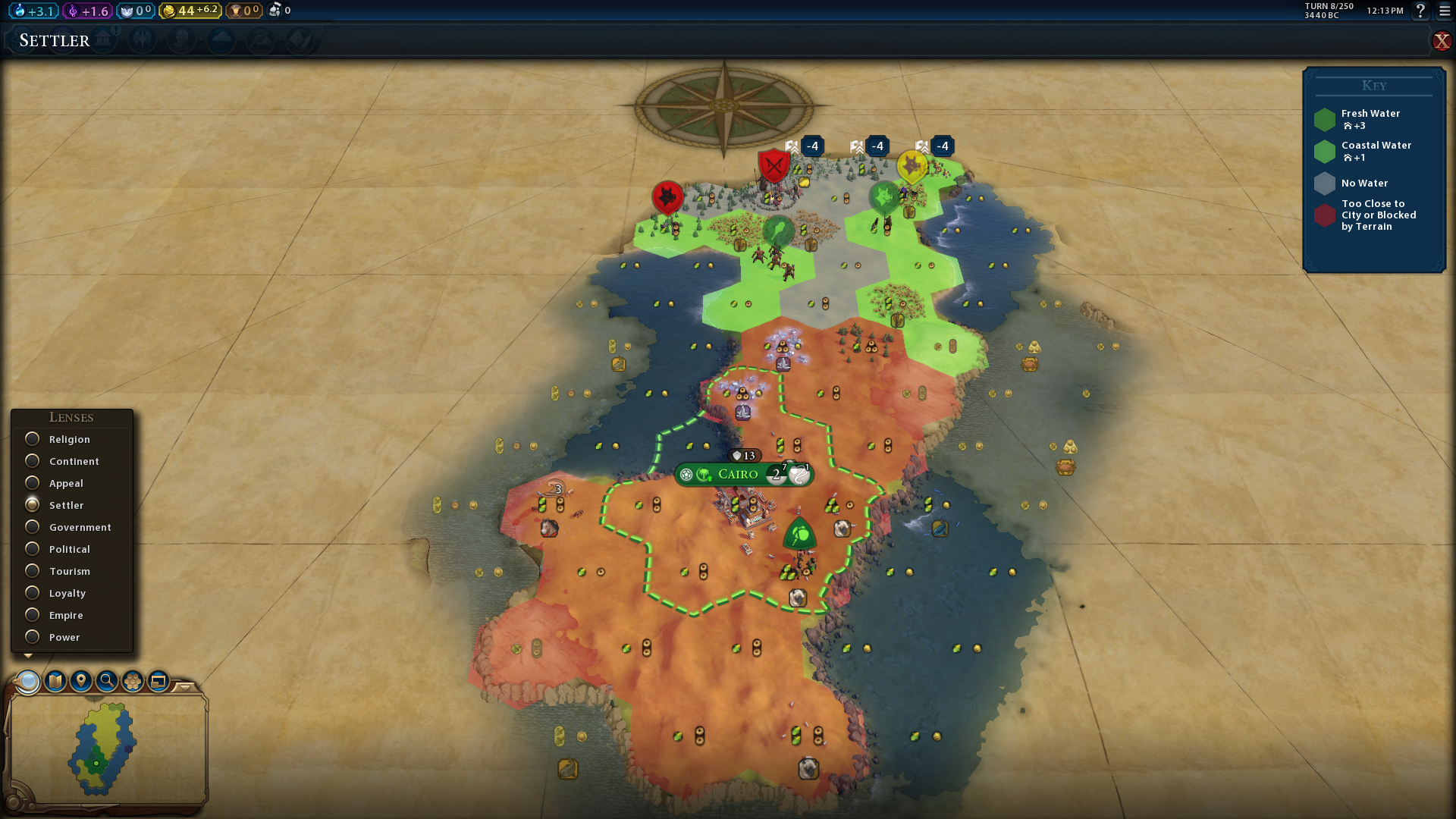
Task: Close the Settler lens view
Action: pyautogui.click(x=1441, y=41)
